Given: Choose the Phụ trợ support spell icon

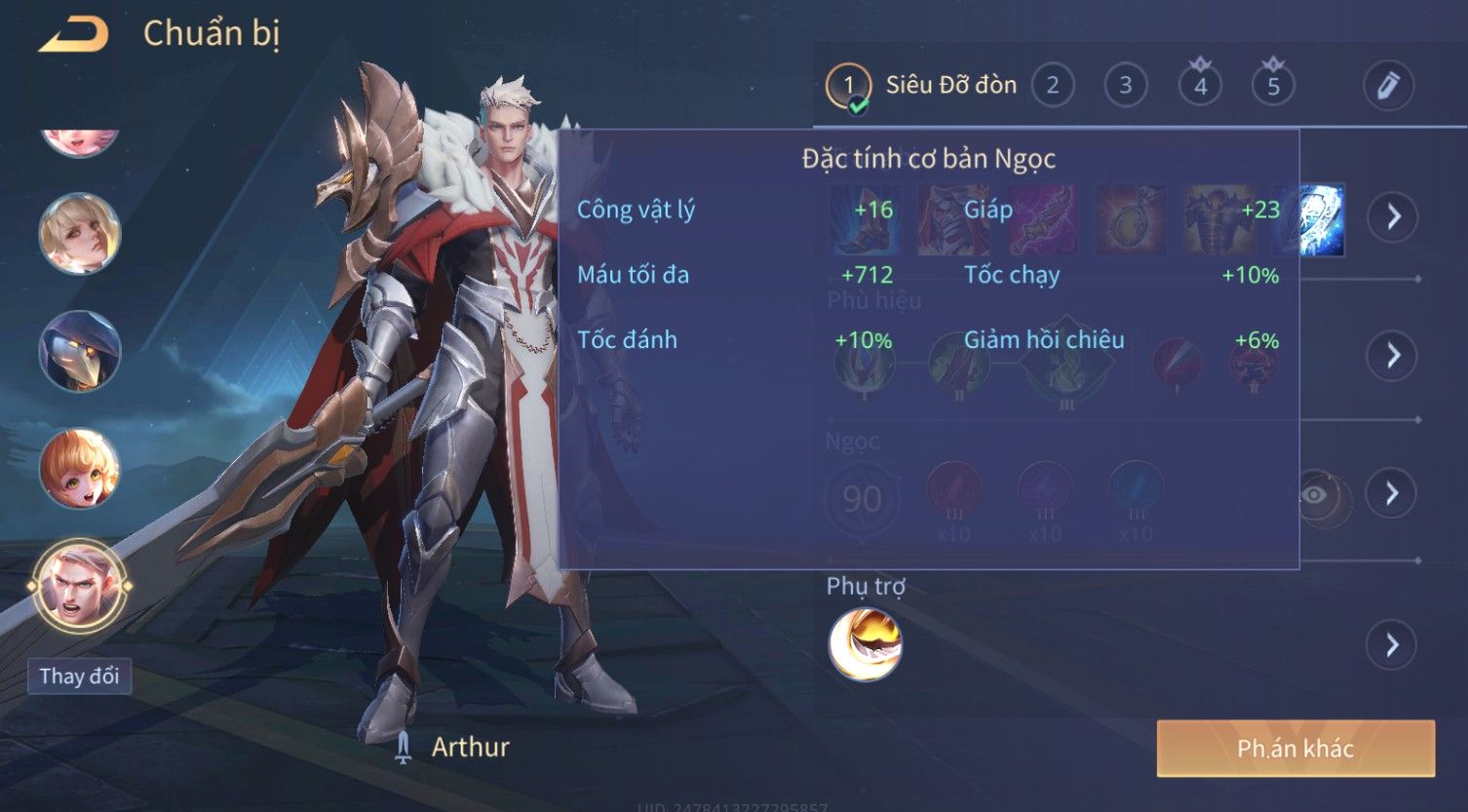Looking at the screenshot, I should [865, 644].
